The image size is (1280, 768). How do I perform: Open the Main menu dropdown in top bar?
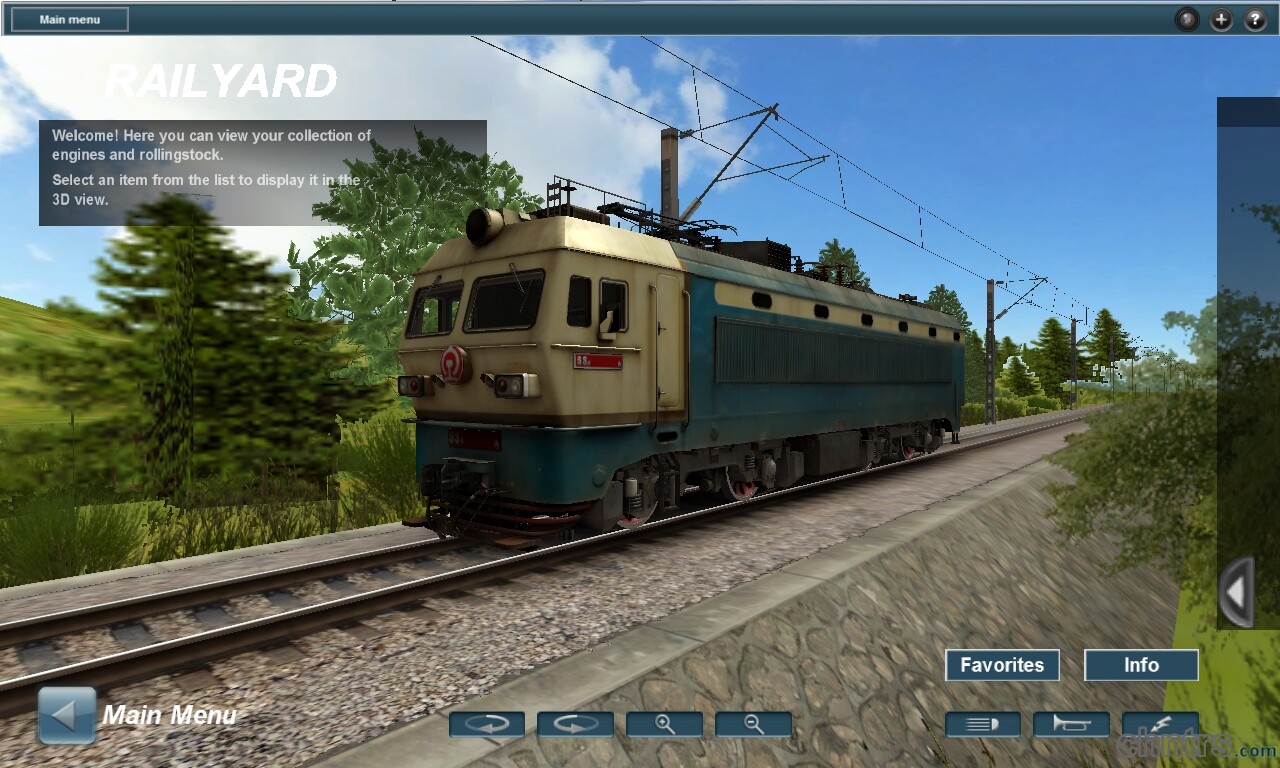point(70,19)
